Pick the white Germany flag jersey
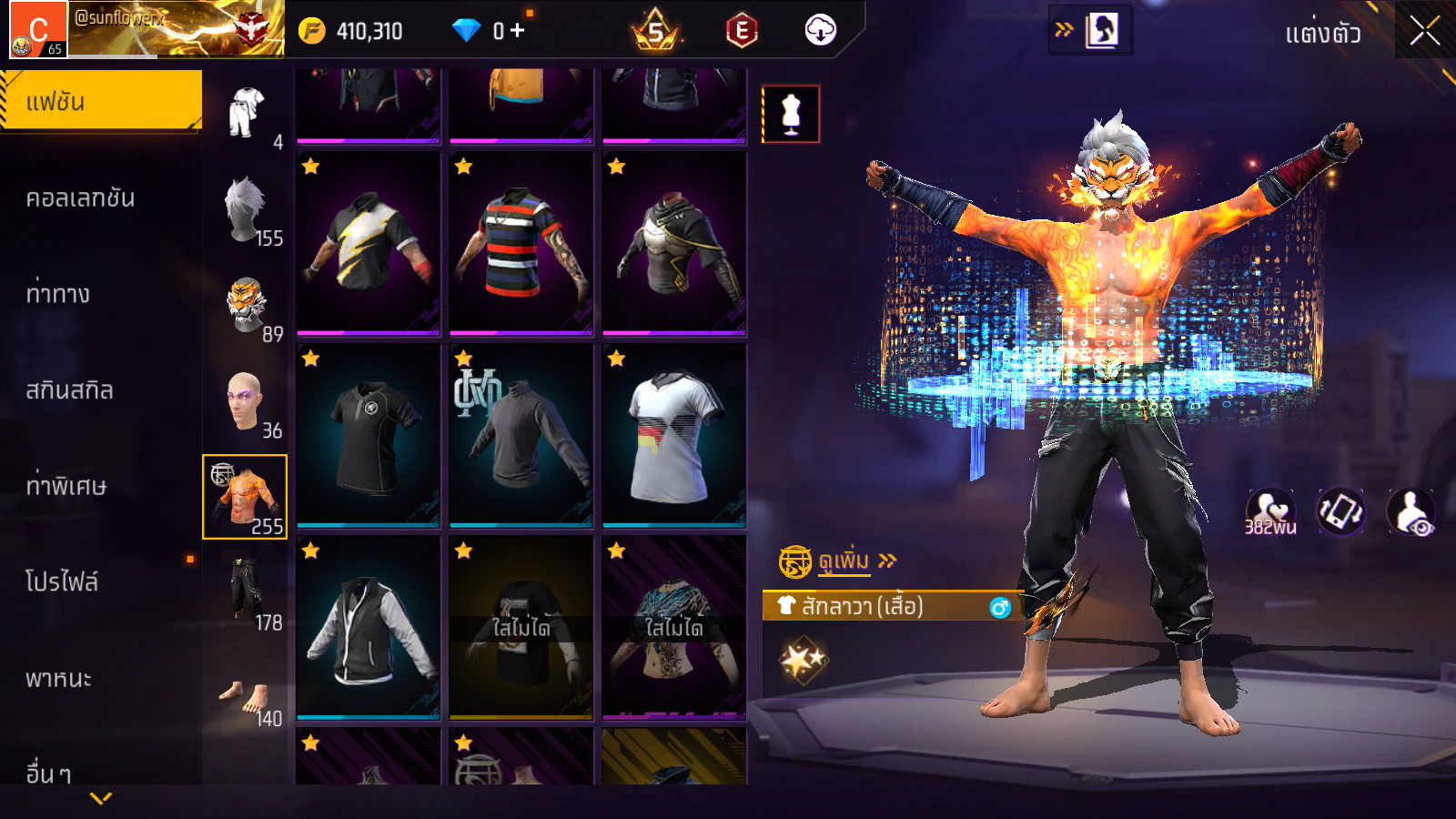The width and height of the screenshot is (1456, 819). pos(674,436)
